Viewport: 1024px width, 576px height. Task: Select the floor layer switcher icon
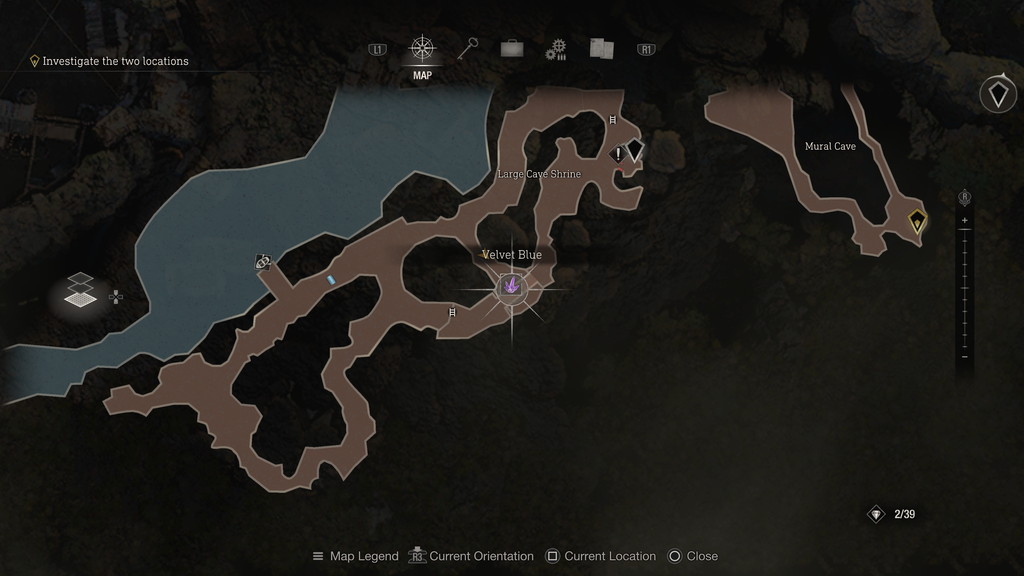tap(81, 290)
